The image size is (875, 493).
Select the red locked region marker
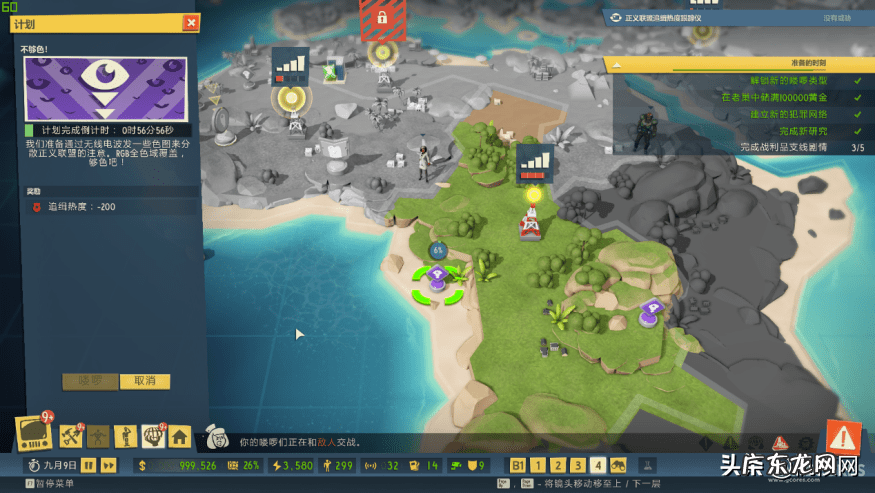[381, 17]
